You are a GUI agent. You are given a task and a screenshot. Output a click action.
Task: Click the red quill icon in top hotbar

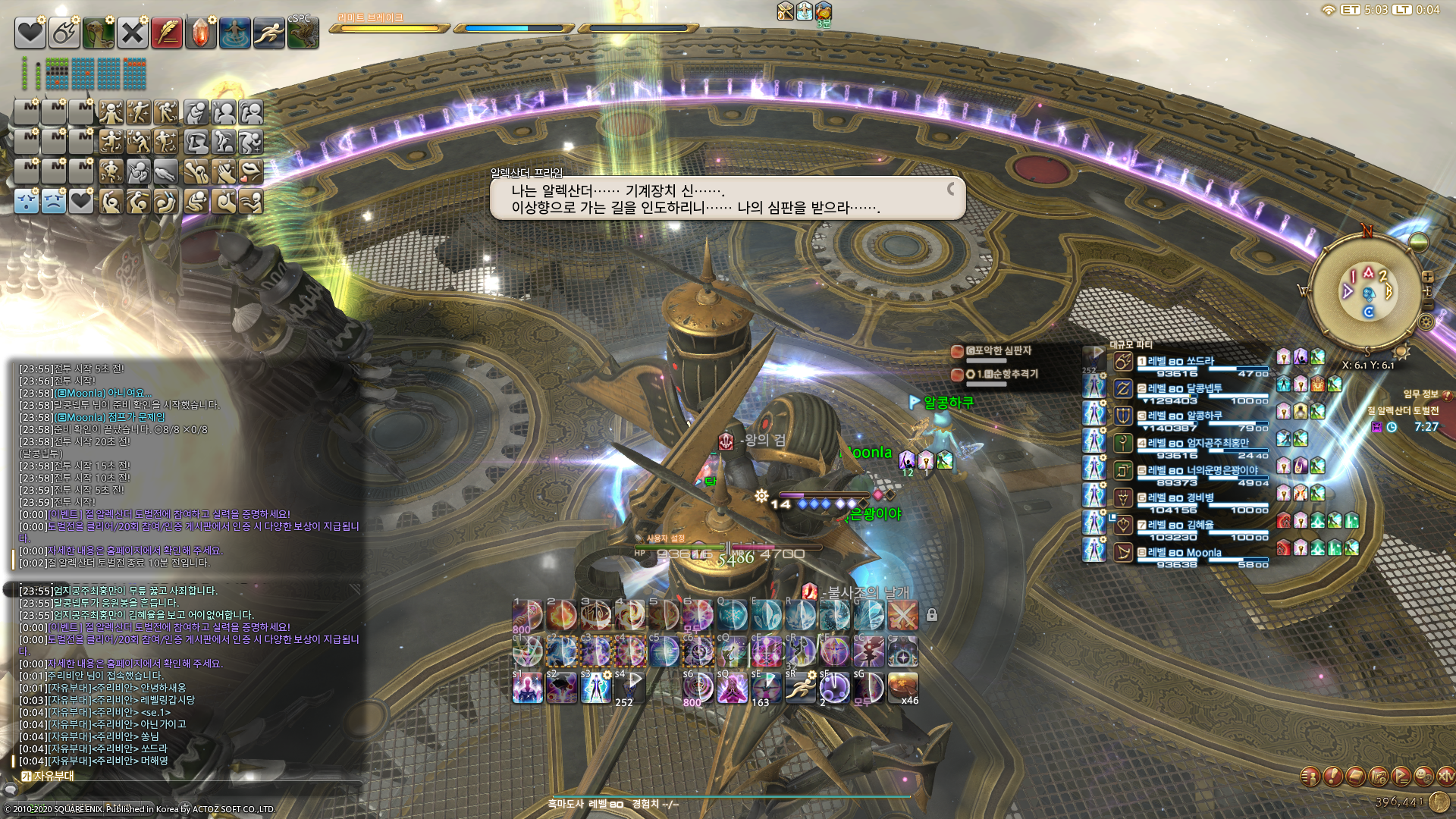(166, 33)
